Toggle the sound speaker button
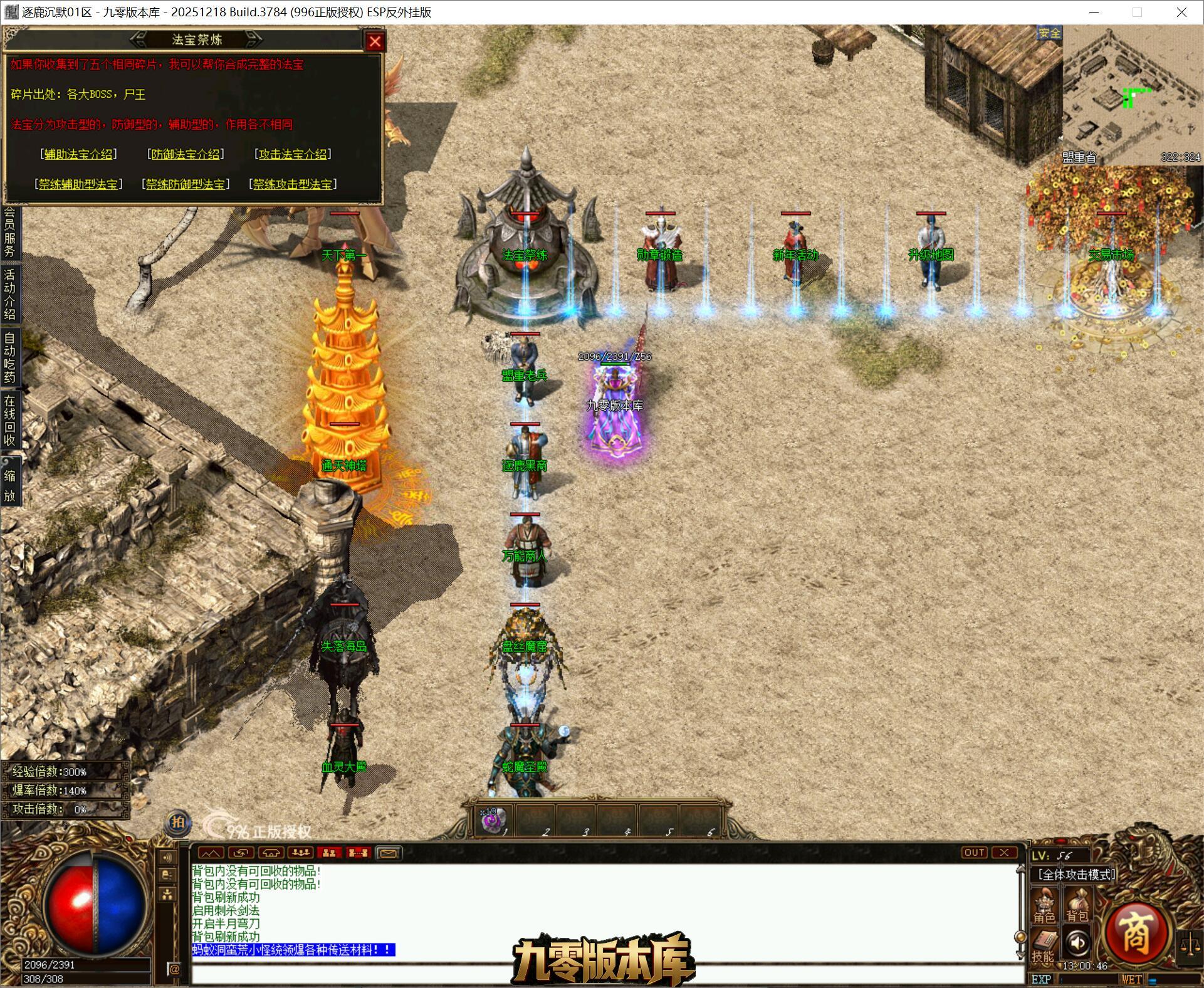The width and height of the screenshot is (1204, 988). [1077, 942]
